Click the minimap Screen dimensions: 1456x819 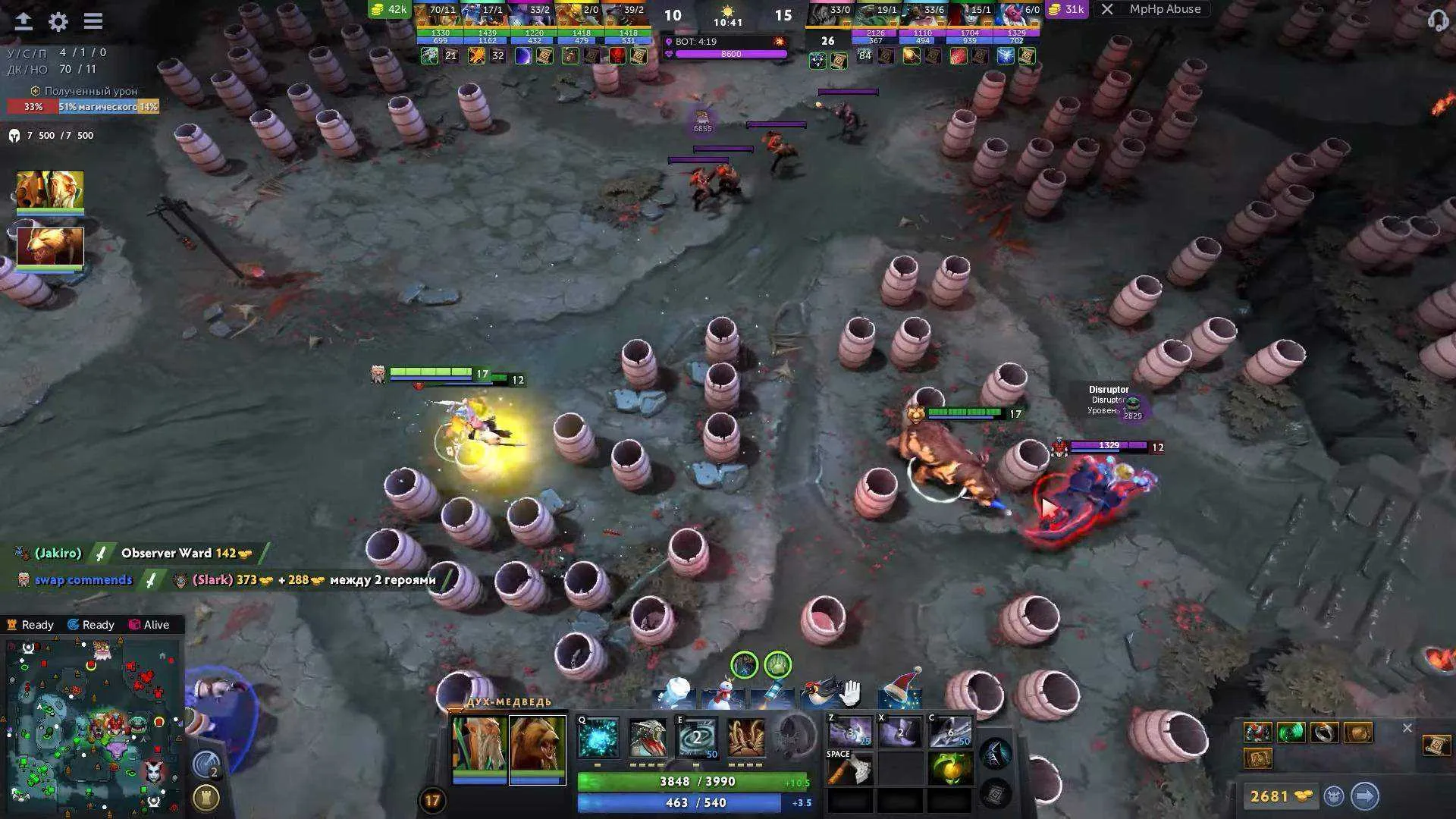tap(91, 724)
